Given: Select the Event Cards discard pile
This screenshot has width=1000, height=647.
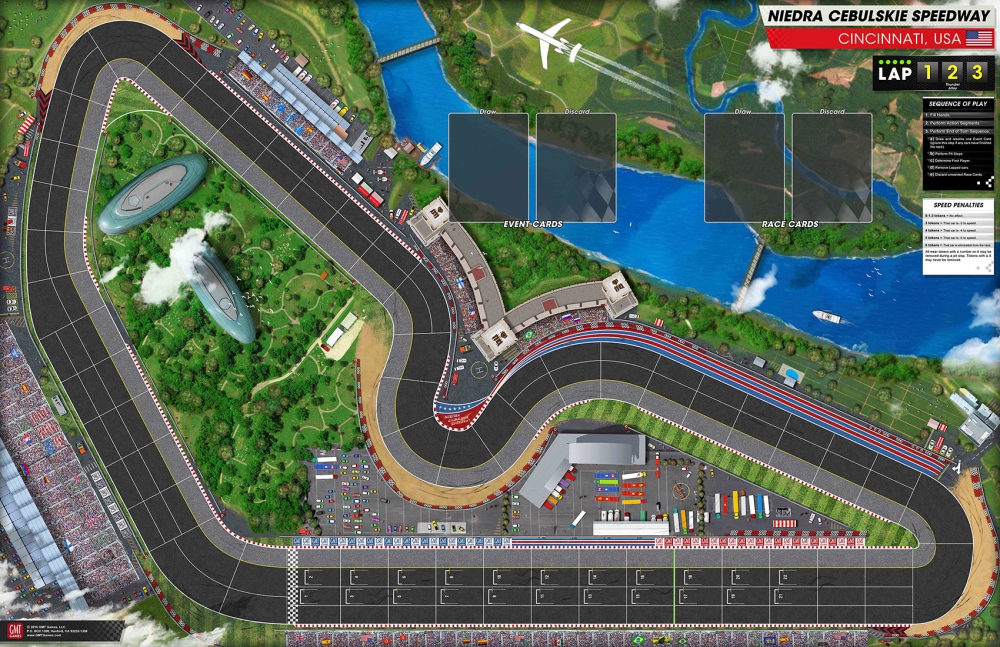Looking at the screenshot, I should (x=576, y=167).
